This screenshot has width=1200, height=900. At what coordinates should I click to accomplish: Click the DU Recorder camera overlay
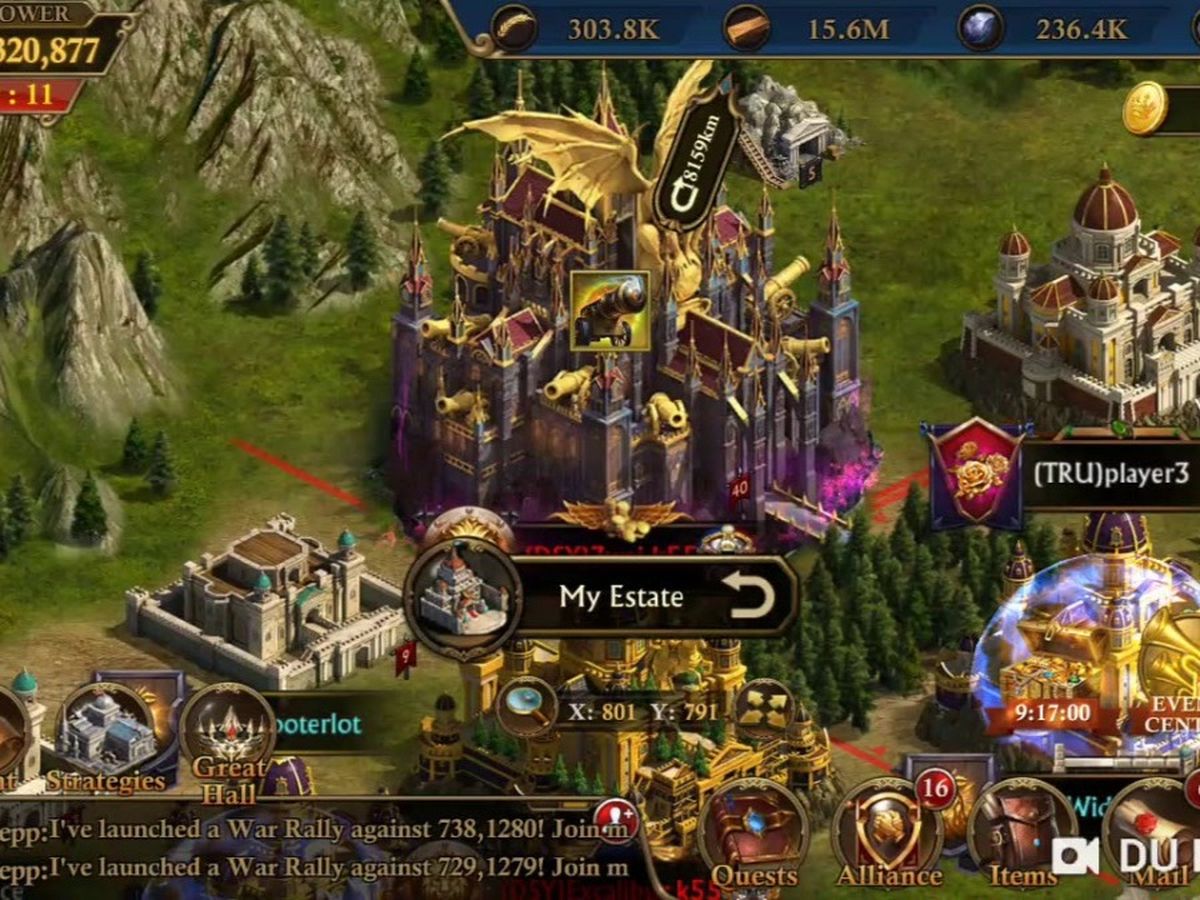click(x=1076, y=856)
